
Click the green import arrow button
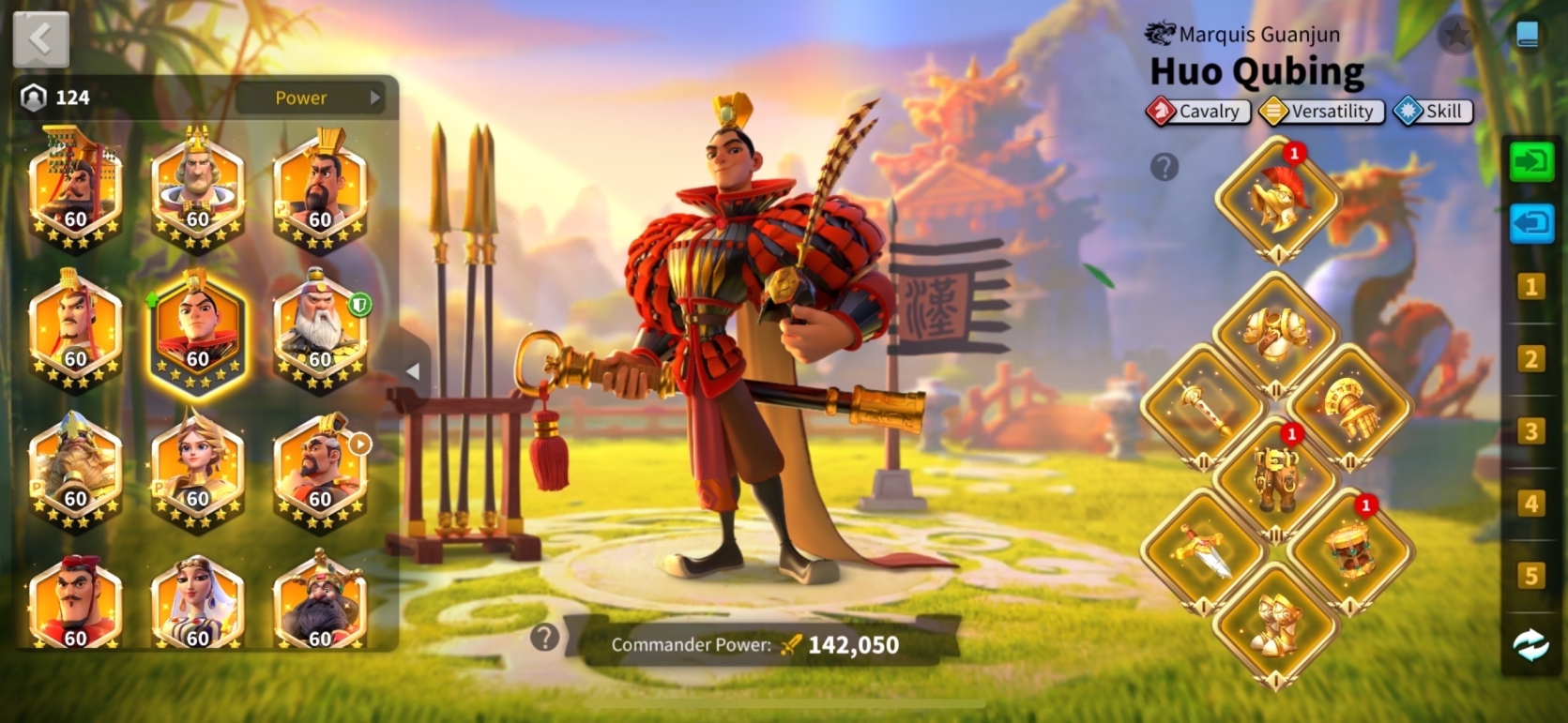[1530, 162]
